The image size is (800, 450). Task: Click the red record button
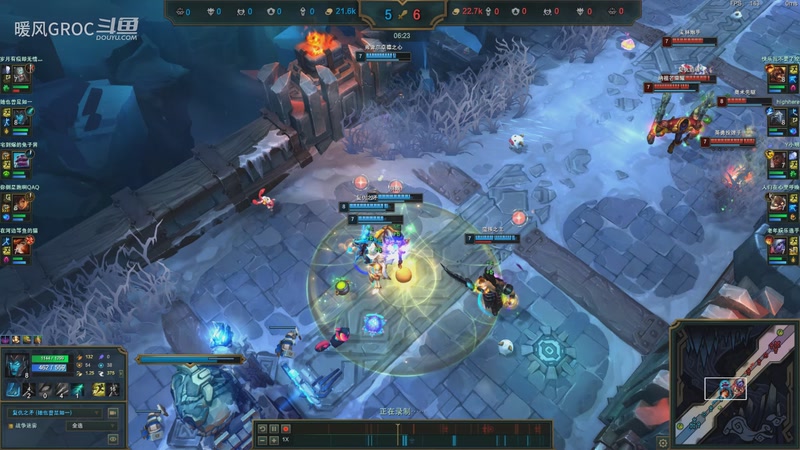tap(286, 429)
